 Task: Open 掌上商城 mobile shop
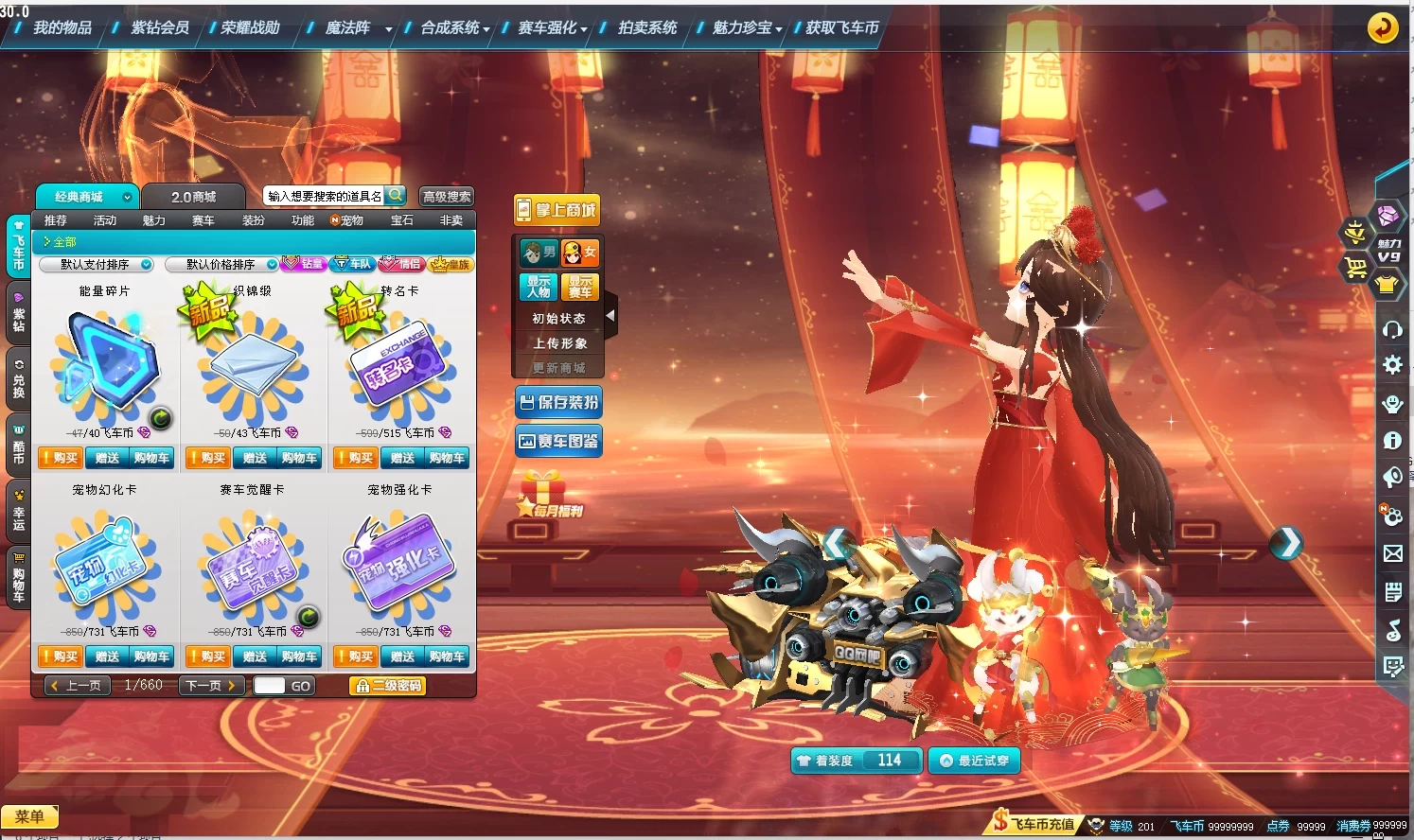tap(557, 210)
